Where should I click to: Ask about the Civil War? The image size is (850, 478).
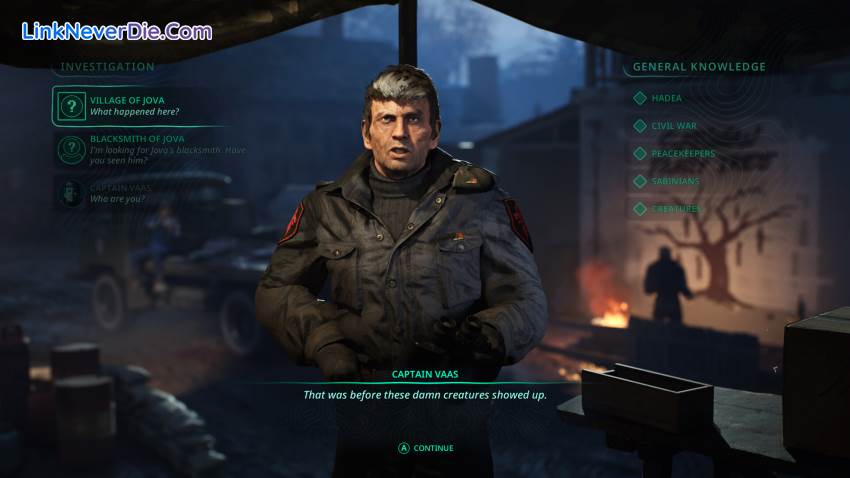point(673,126)
